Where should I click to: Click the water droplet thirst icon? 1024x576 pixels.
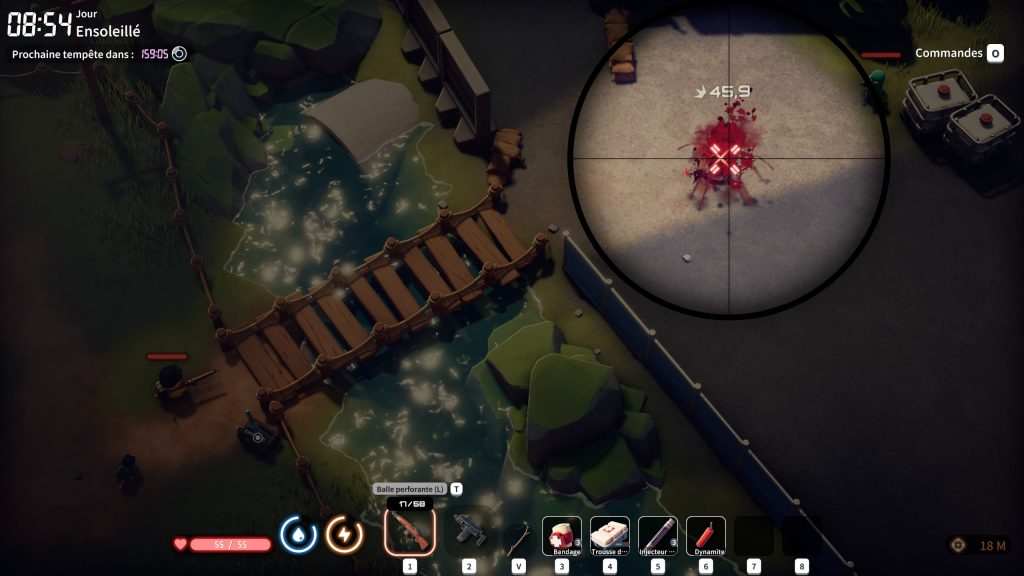click(x=298, y=535)
